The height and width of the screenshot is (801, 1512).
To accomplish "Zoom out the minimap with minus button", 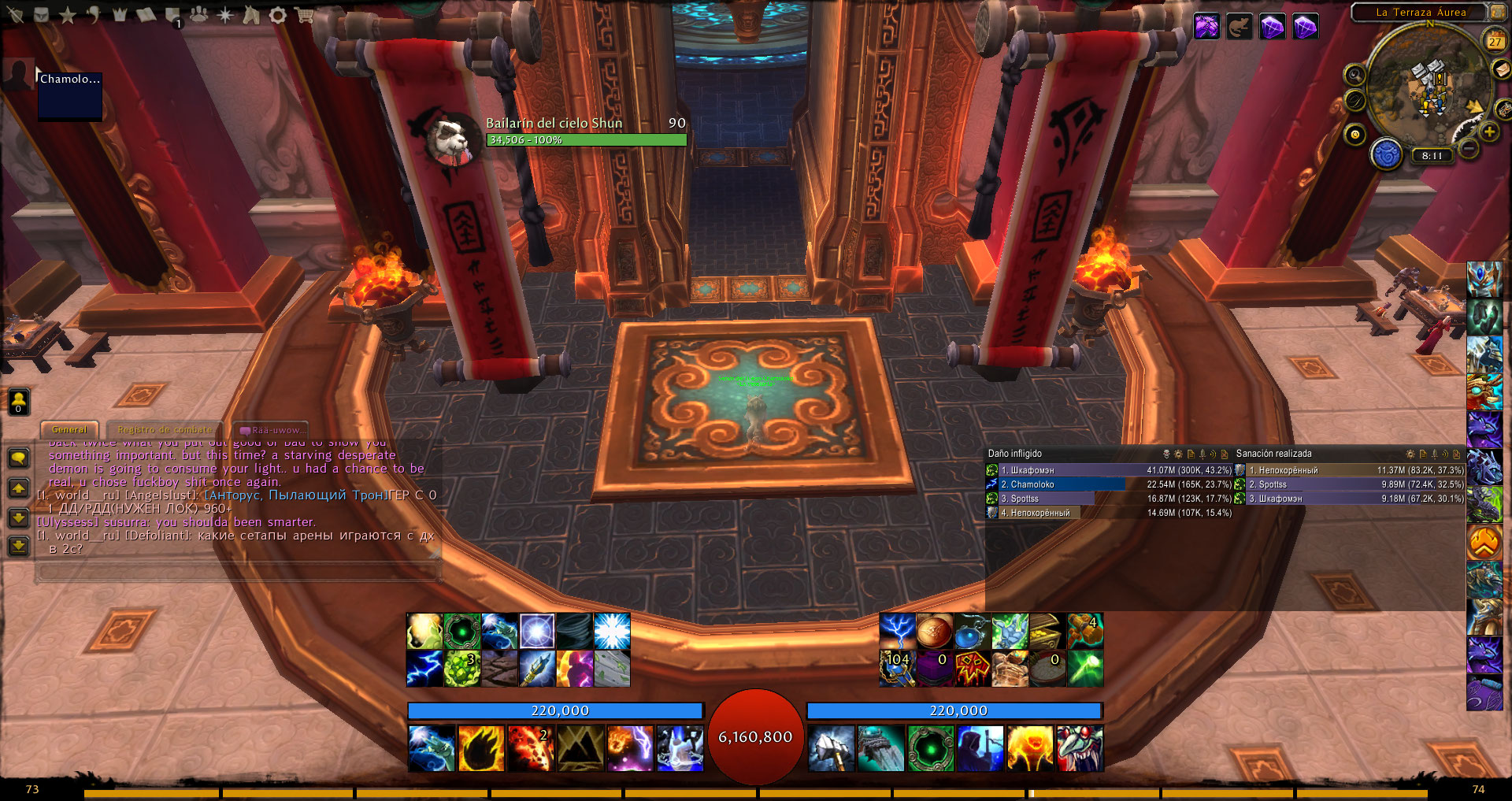I will (x=1469, y=148).
